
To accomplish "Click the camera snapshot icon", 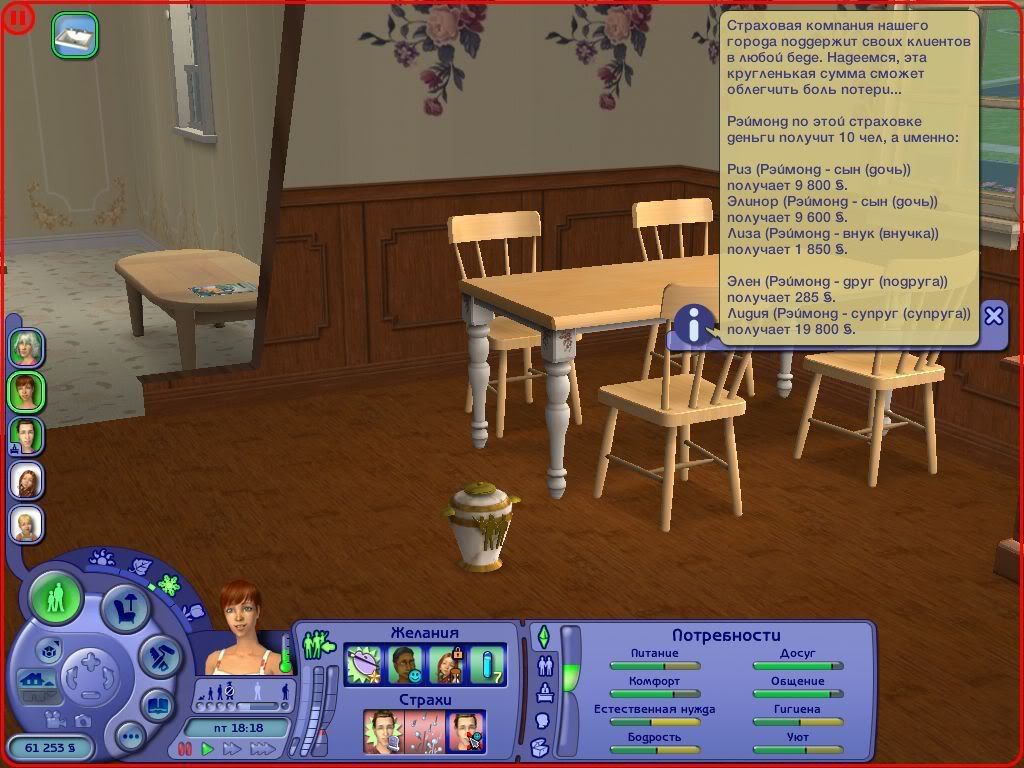I will pyautogui.click(x=82, y=721).
